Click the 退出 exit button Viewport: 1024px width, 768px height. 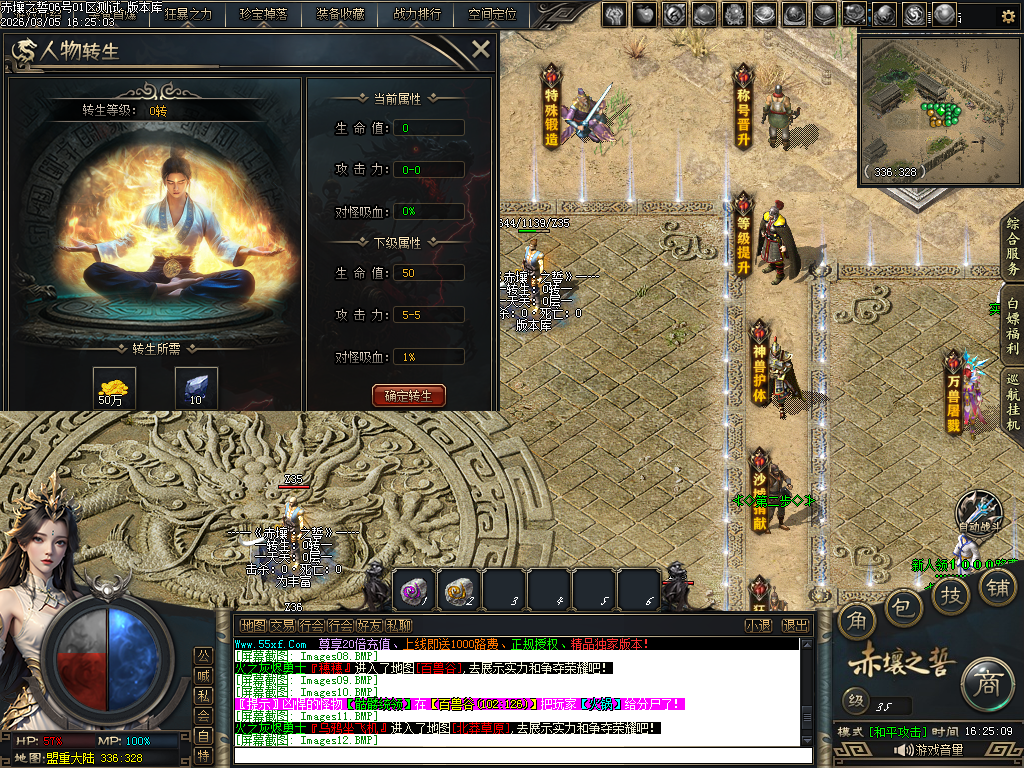(795, 625)
